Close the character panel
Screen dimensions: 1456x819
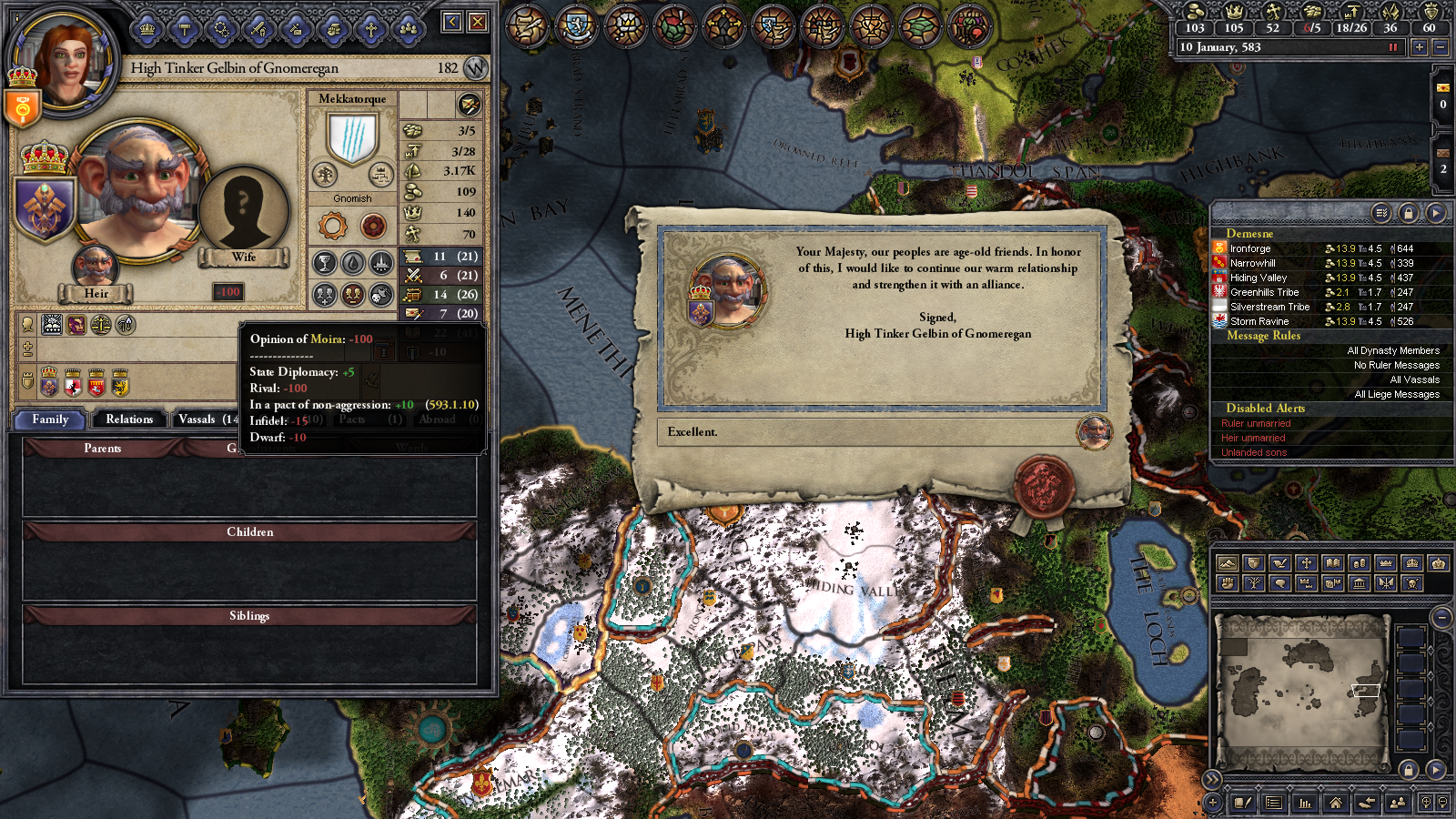tap(477, 22)
